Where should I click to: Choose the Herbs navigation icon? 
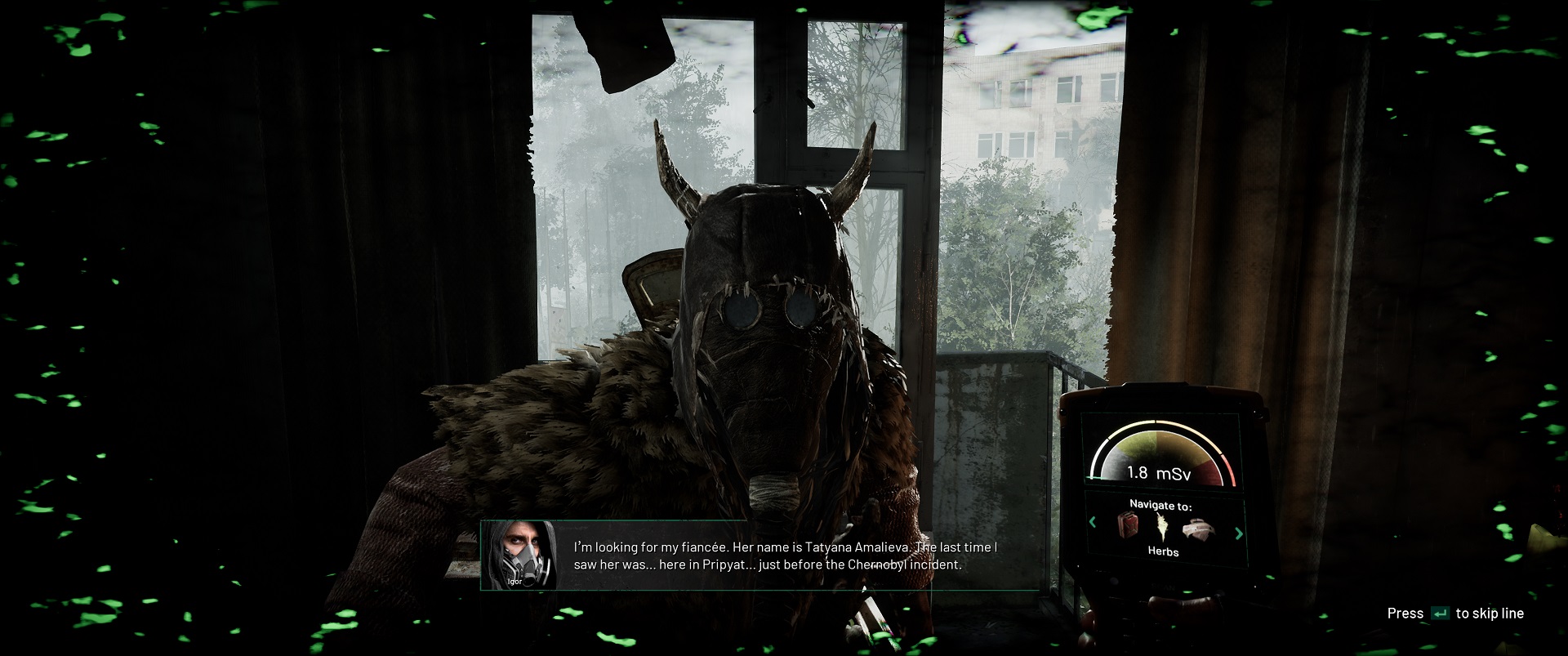click(1162, 527)
